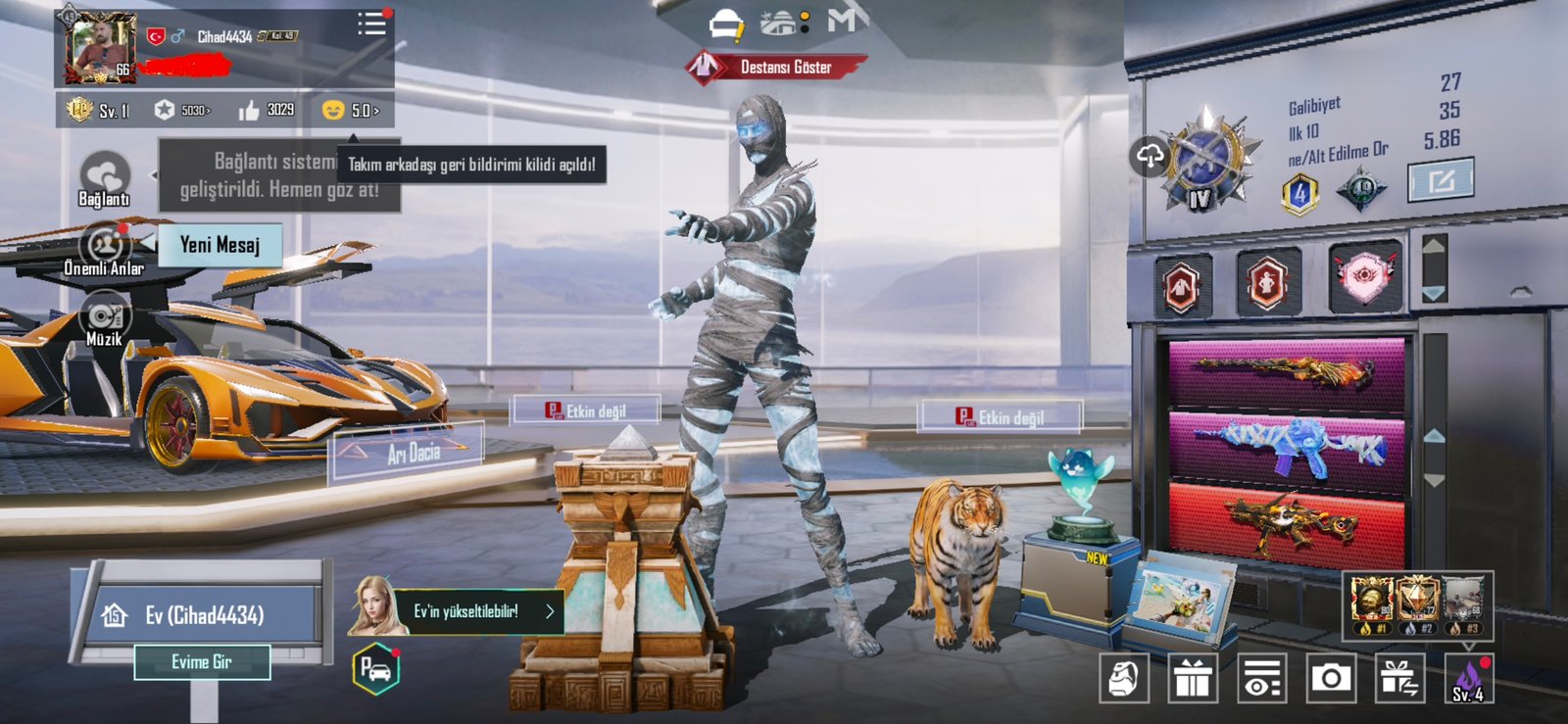
Task: Enter home via Evime Gir button
Action: [x=202, y=662]
